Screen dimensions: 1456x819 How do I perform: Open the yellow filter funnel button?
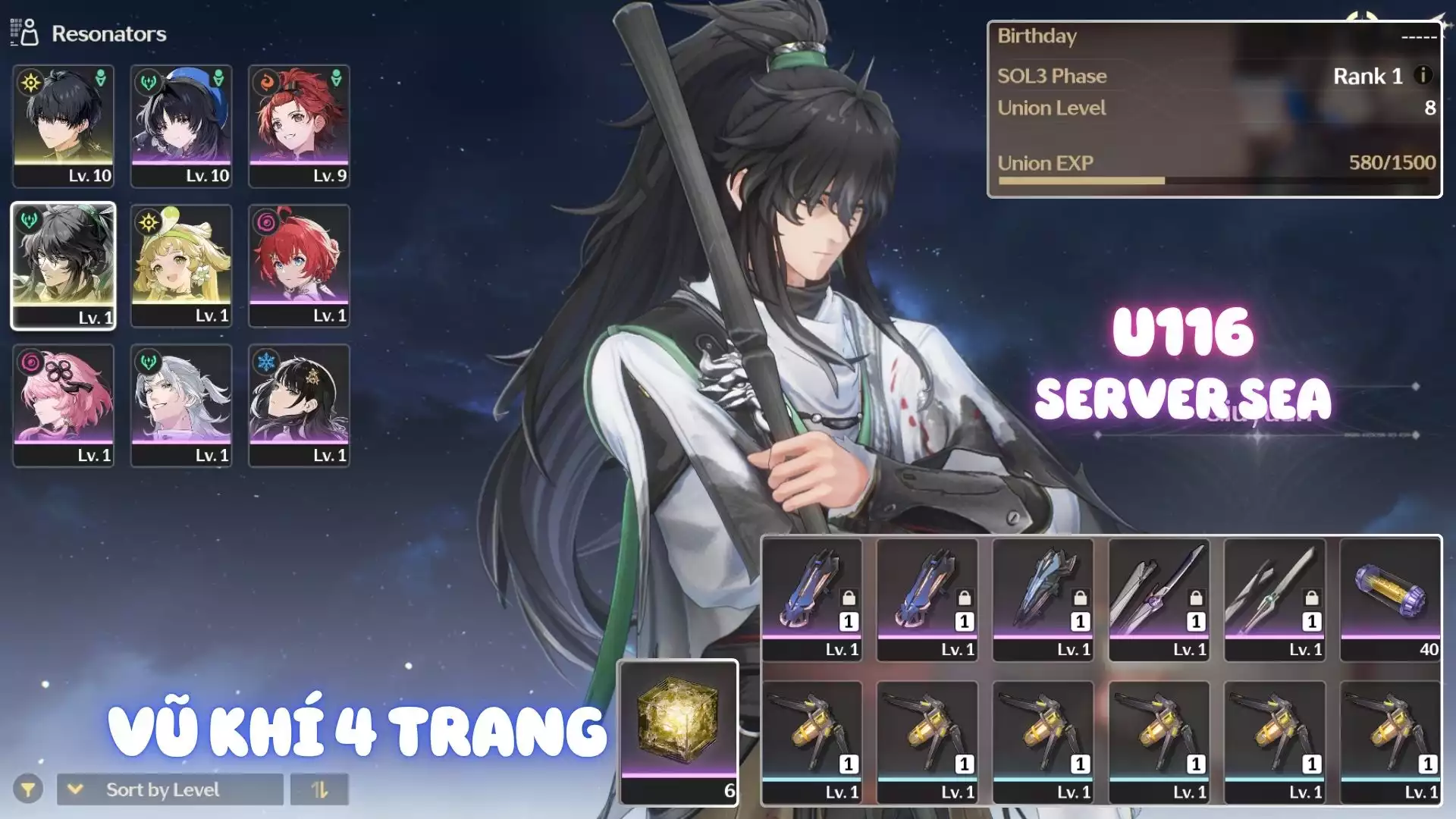click(28, 789)
